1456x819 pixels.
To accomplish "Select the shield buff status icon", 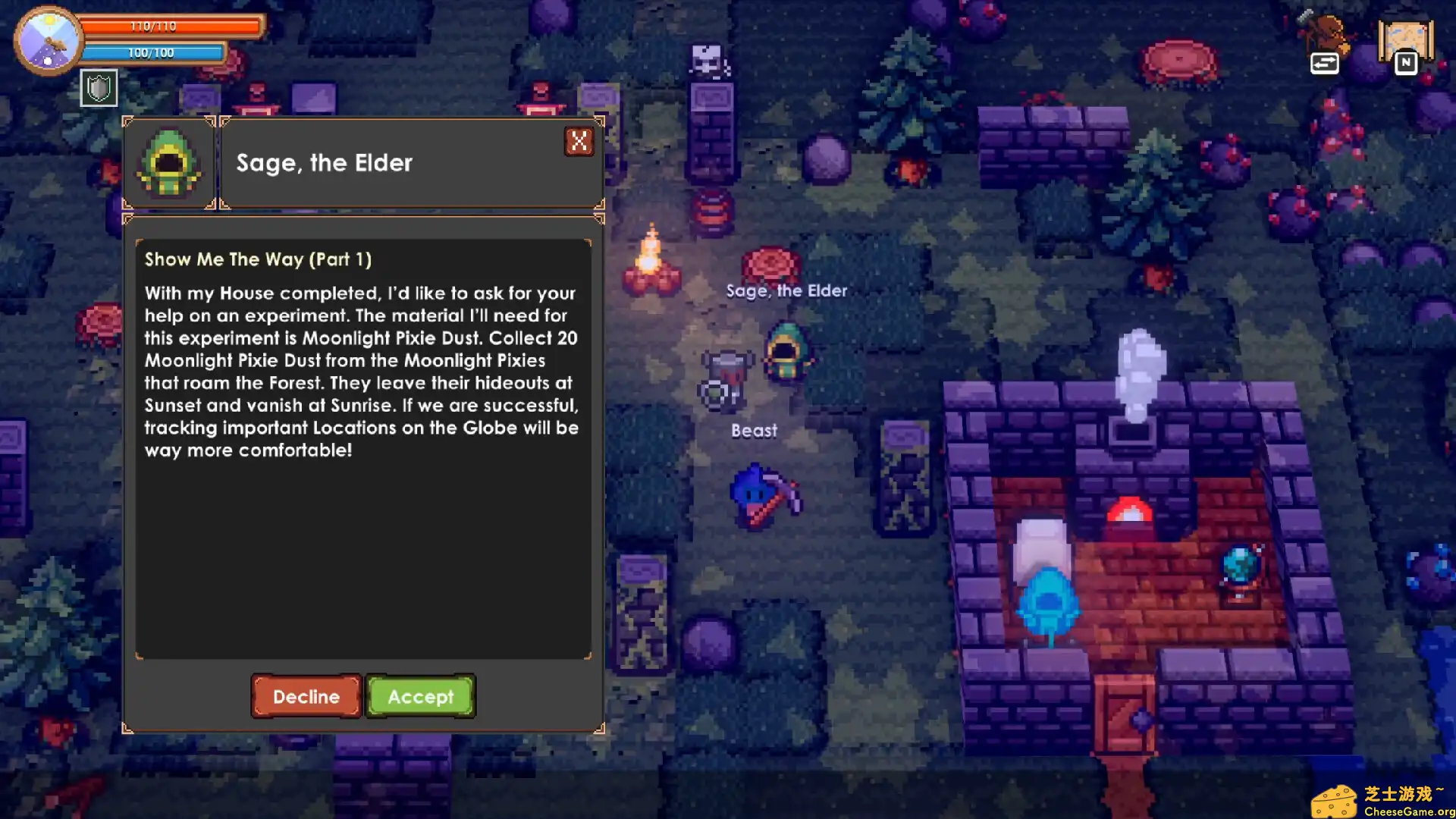I will 99,88.
